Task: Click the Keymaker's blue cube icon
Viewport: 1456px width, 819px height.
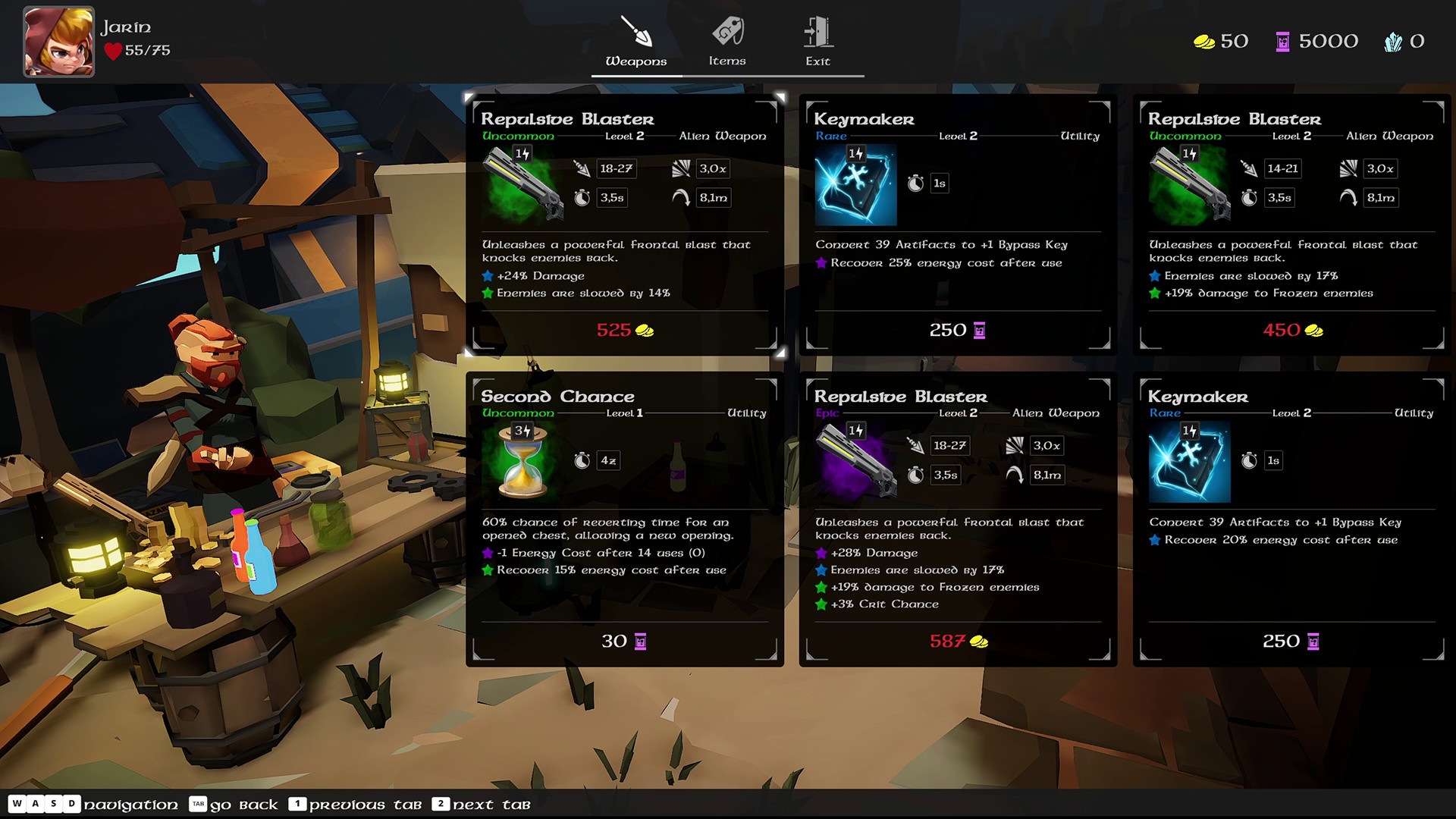Action: click(855, 186)
